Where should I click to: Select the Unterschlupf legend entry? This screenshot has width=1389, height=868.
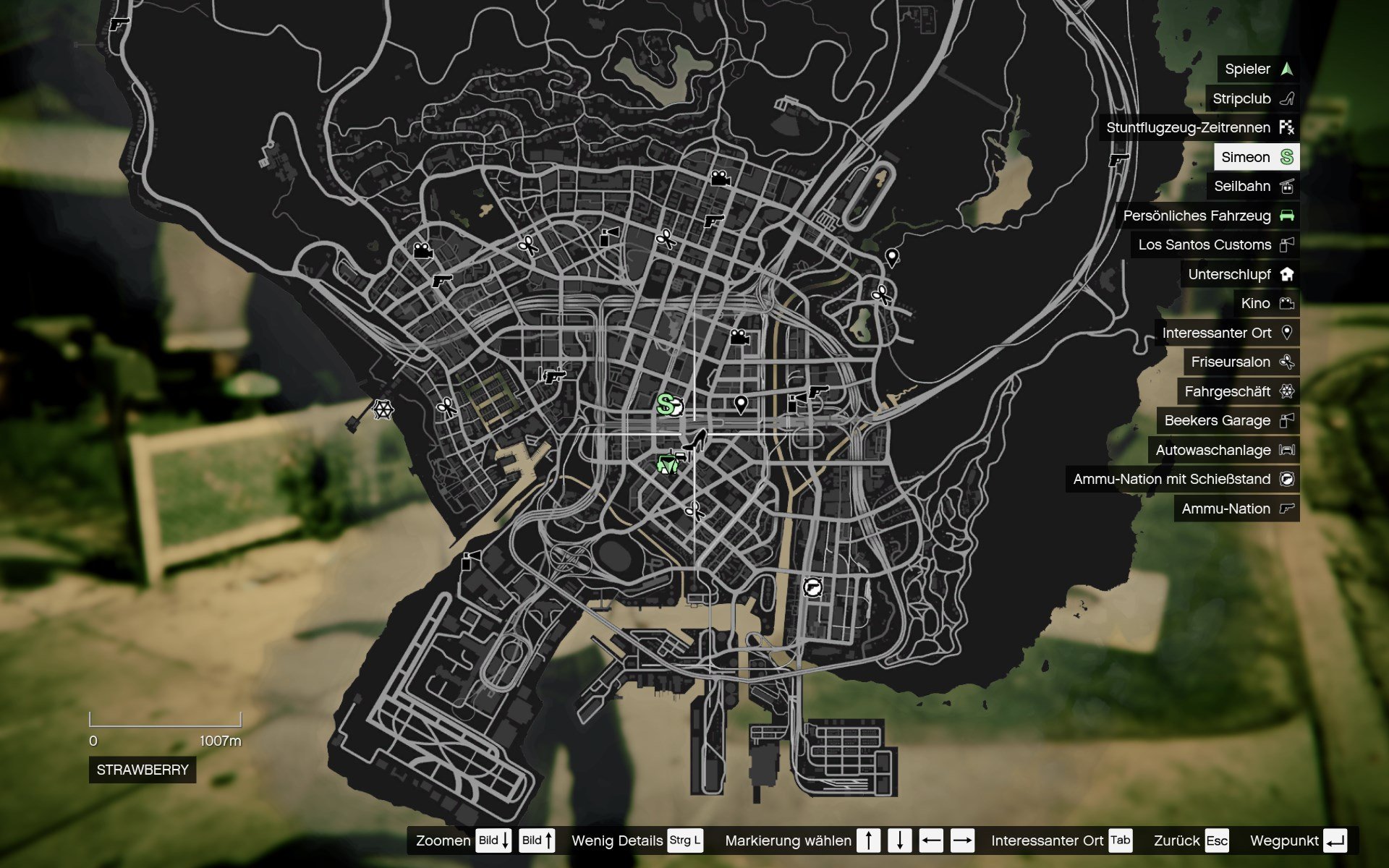1239,274
